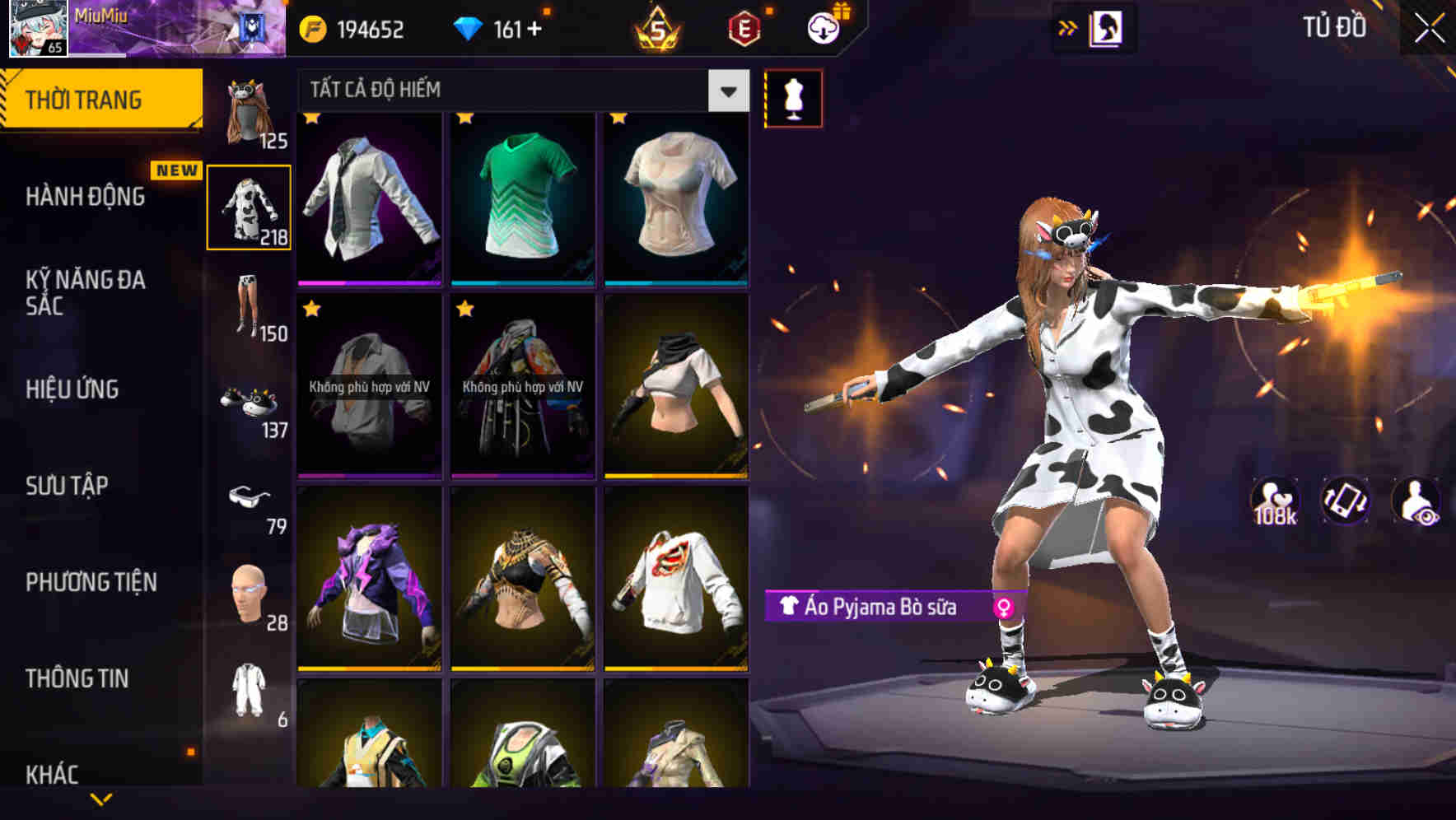Select the full-body costume category with 6 items

(x=249, y=692)
